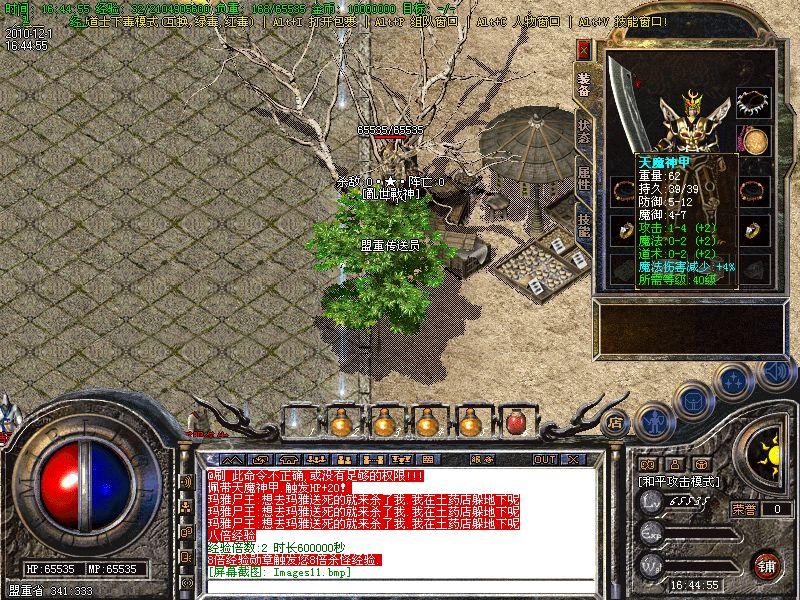Select the equipped necklace slot

[x=752, y=102]
